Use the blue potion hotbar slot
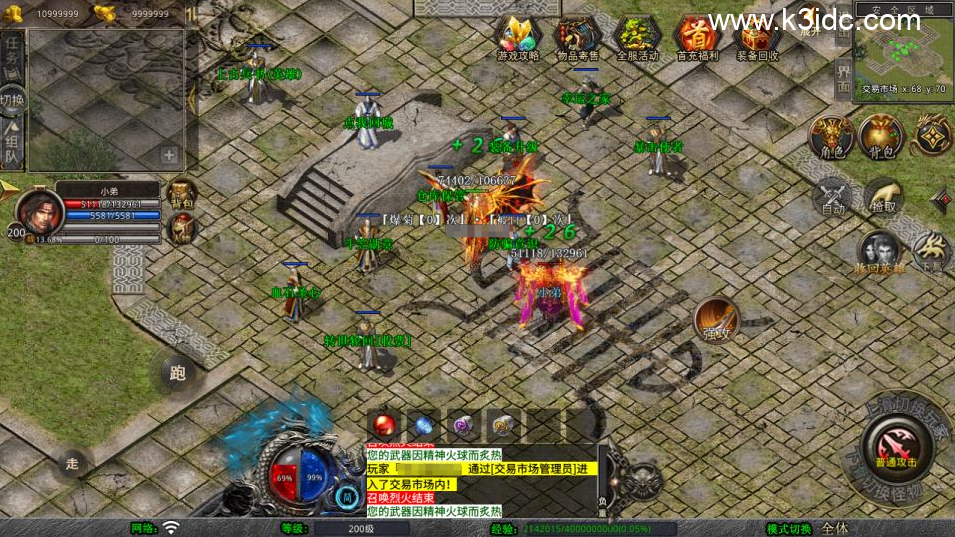Image resolution: width=955 pixels, height=537 pixels. pos(423,425)
